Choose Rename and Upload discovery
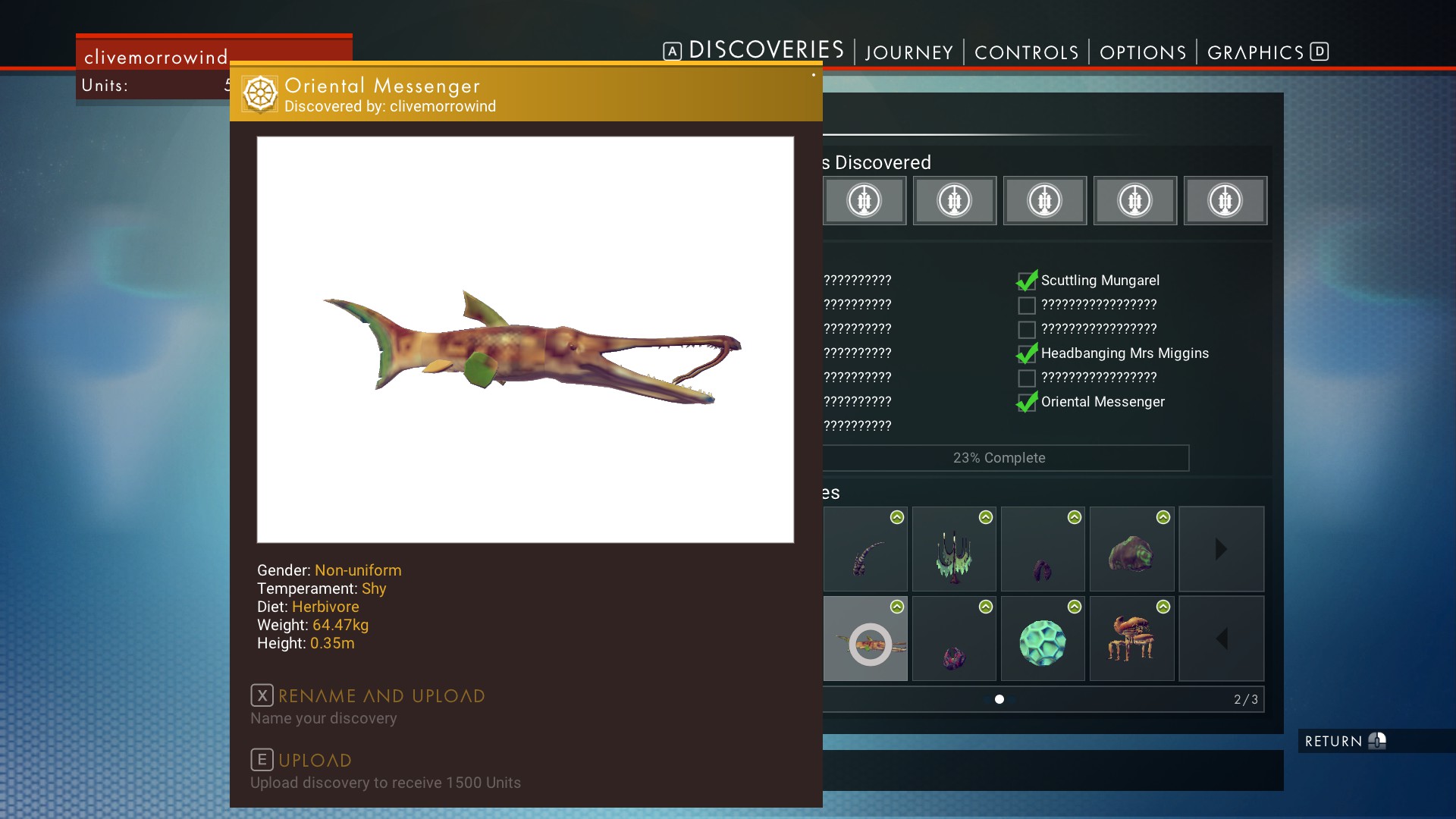The height and width of the screenshot is (819, 1456). coord(381,696)
